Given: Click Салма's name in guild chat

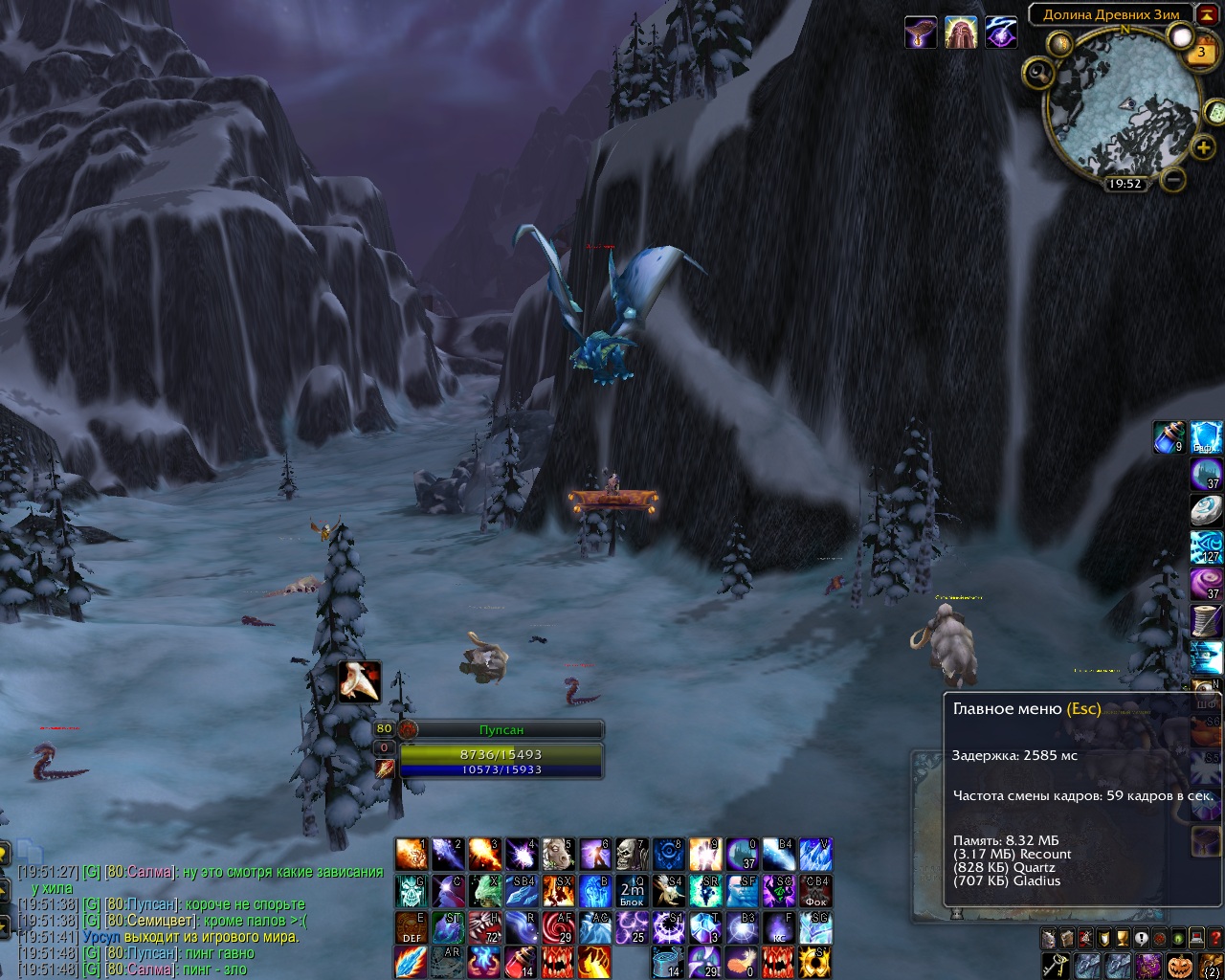Looking at the screenshot, I should pos(150,872).
